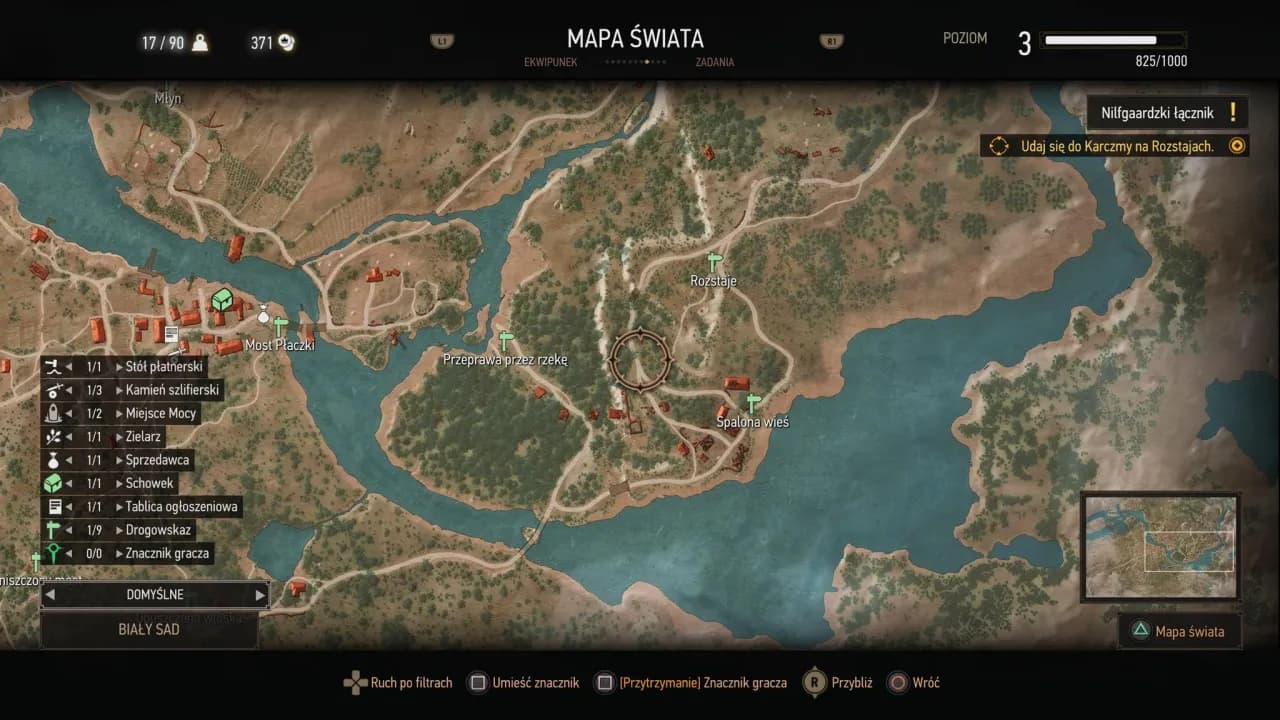Toggle the Tablica ogłoszeniowa filter
This screenshot has width=1280, height=720.
[x=55, y=506]
